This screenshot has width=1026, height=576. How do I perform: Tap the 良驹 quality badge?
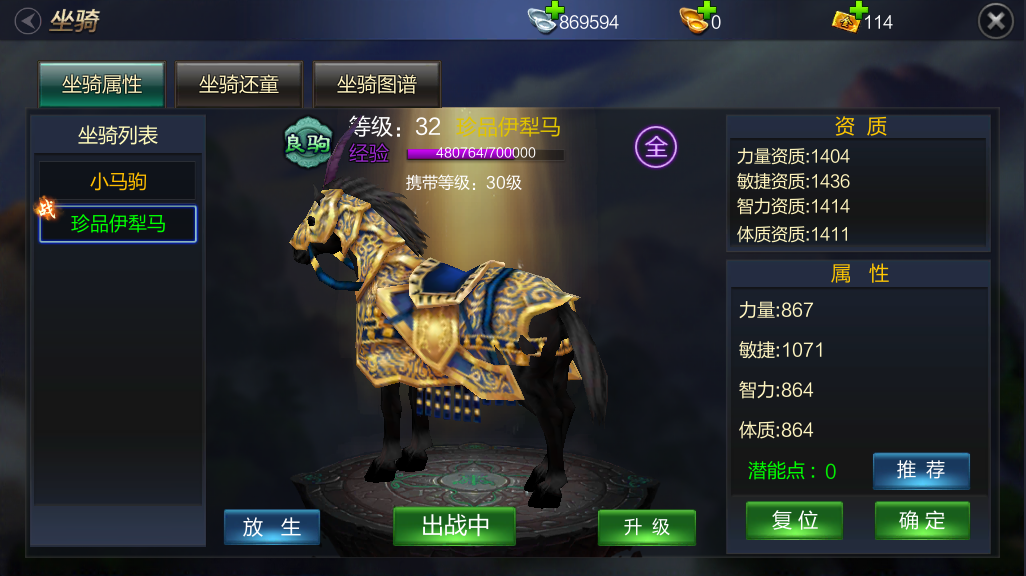tap(307, 143)
